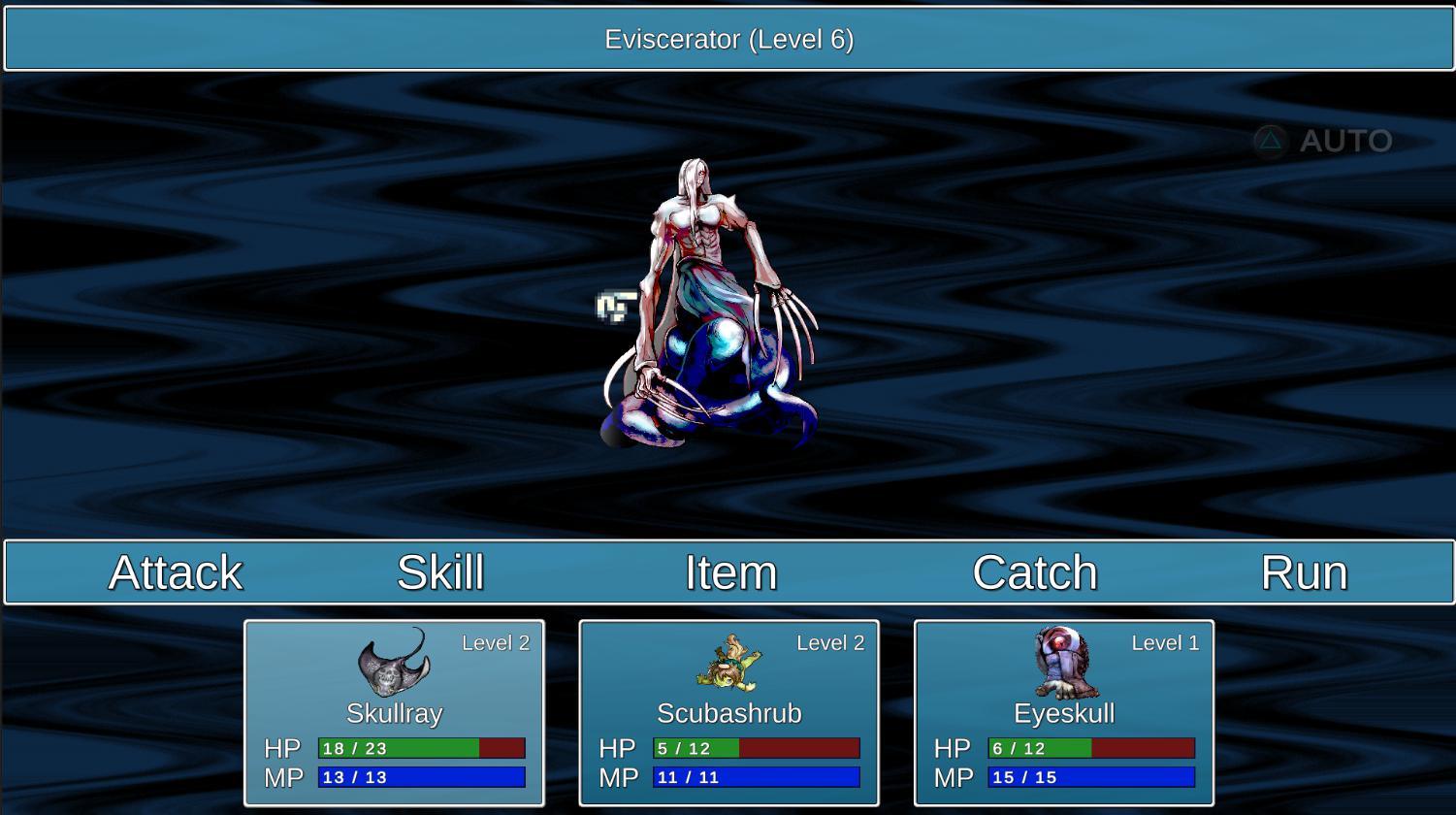Click the Eviscerator (Level 6) title banner
Image resolution: width=1456 pixels, height=815 pixels.
[728, 39]
